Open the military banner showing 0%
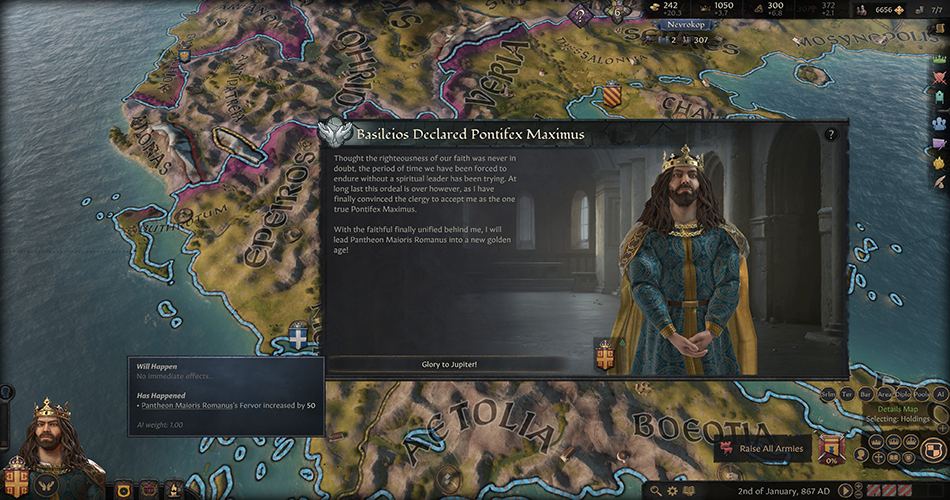950x500 pixels. (x=831, y=449)
